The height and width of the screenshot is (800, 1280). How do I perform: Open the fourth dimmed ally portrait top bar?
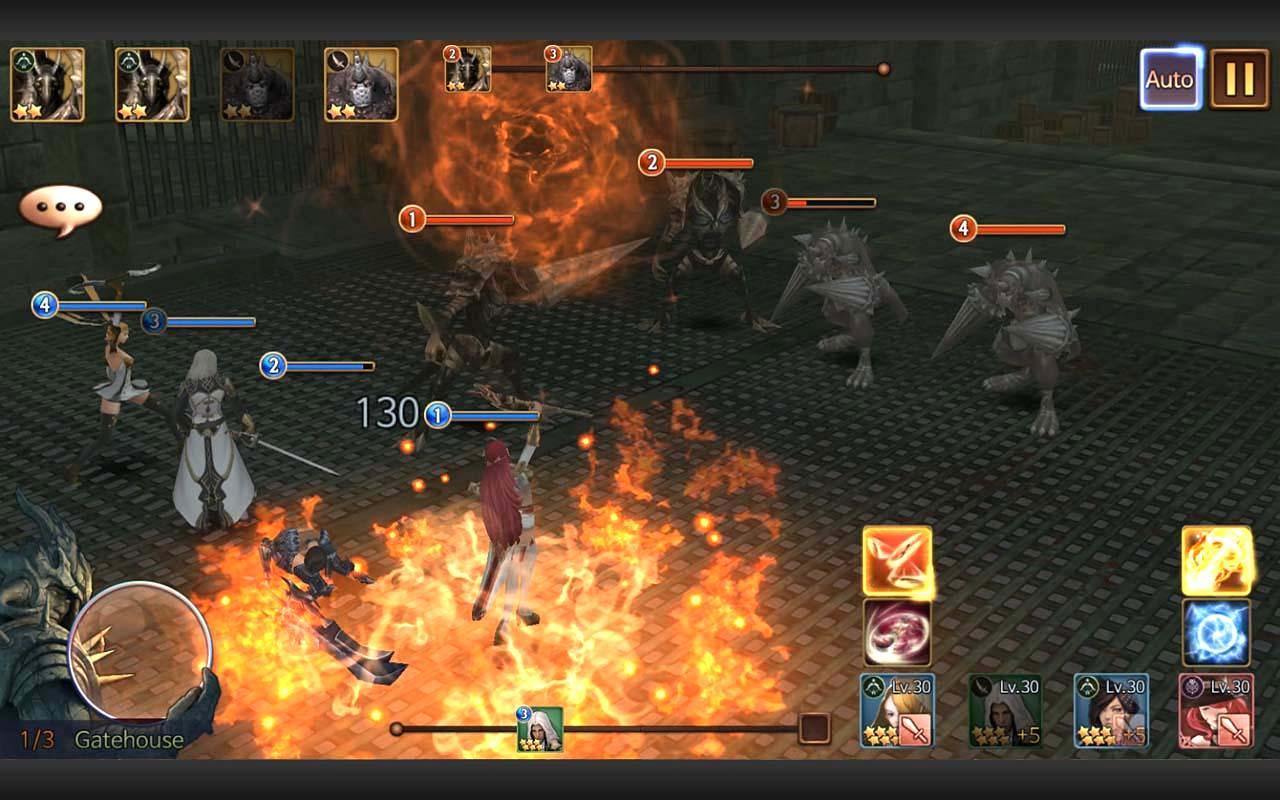(362, 82)
